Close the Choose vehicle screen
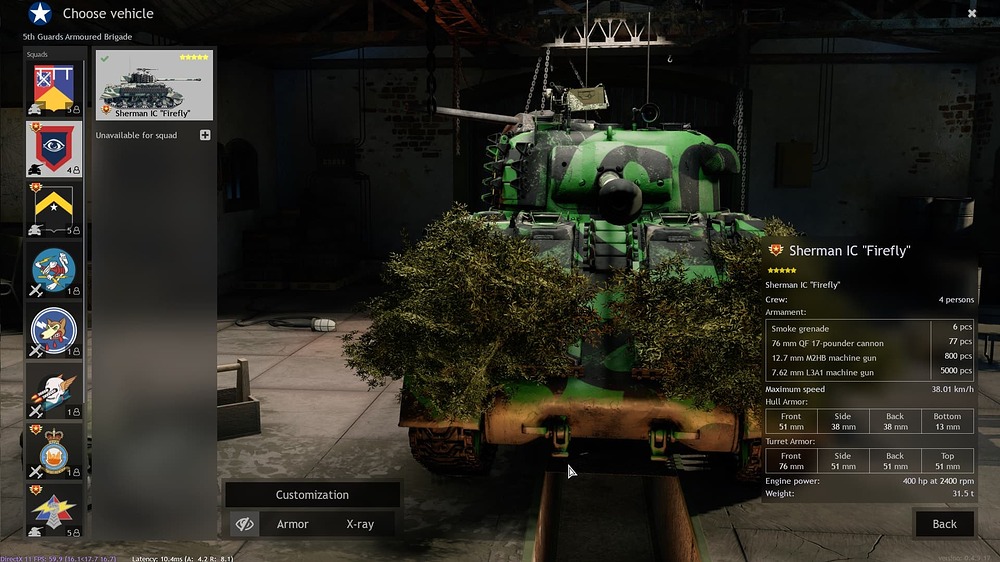The width and height of the screenshot is (1000, 562). 971,13
